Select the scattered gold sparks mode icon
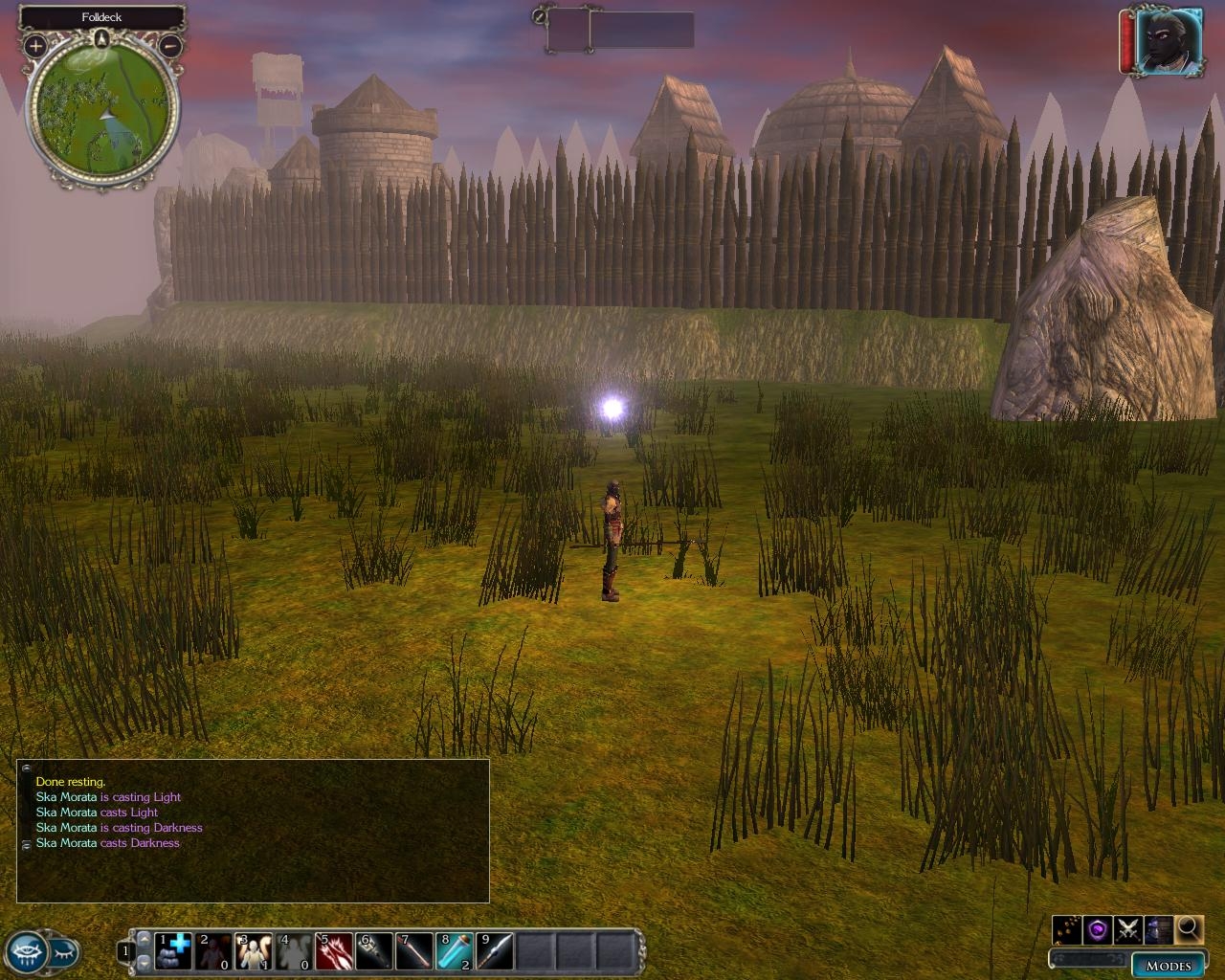The height and width of the screenshot is (980, 1225). 1068,928
